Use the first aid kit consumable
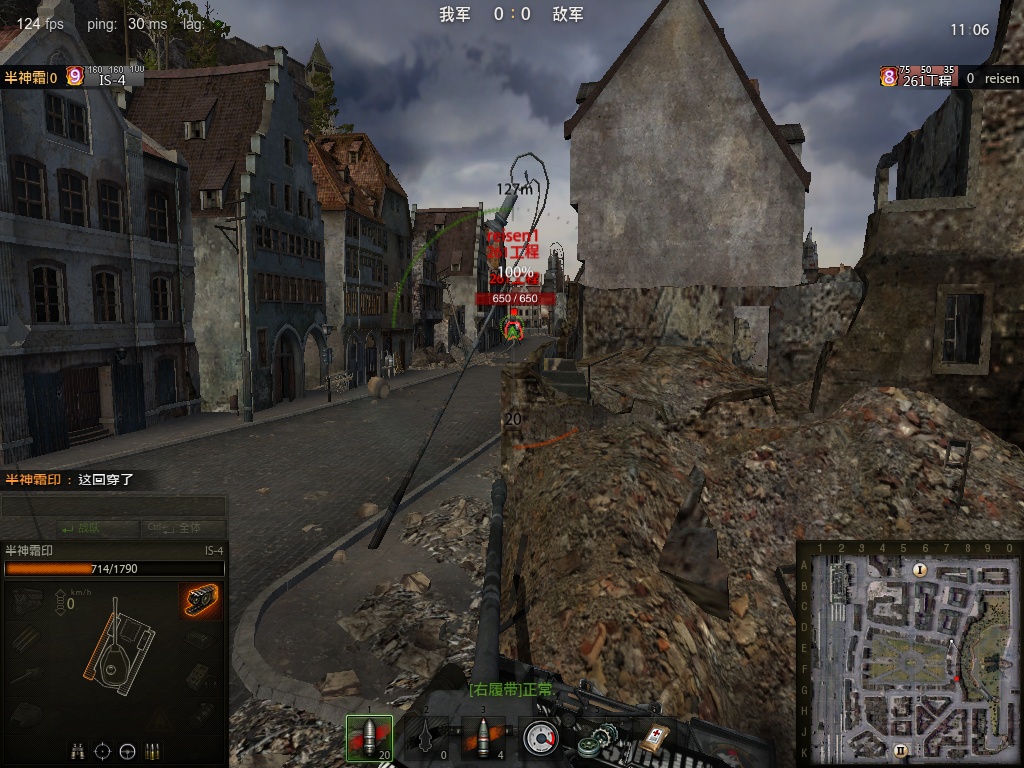The height and width of the screenshot is (768, 1024). pyautogui.click(x=652, y=738)
